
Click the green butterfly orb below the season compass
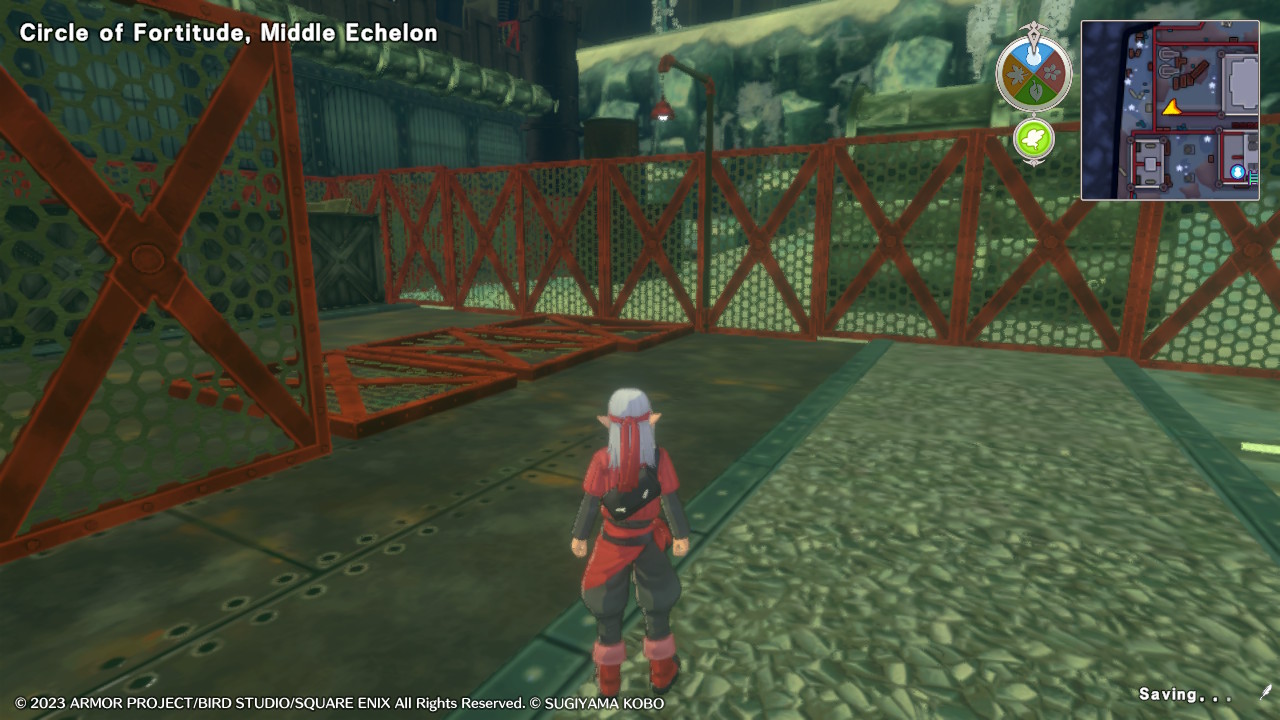click(1034, 137)
